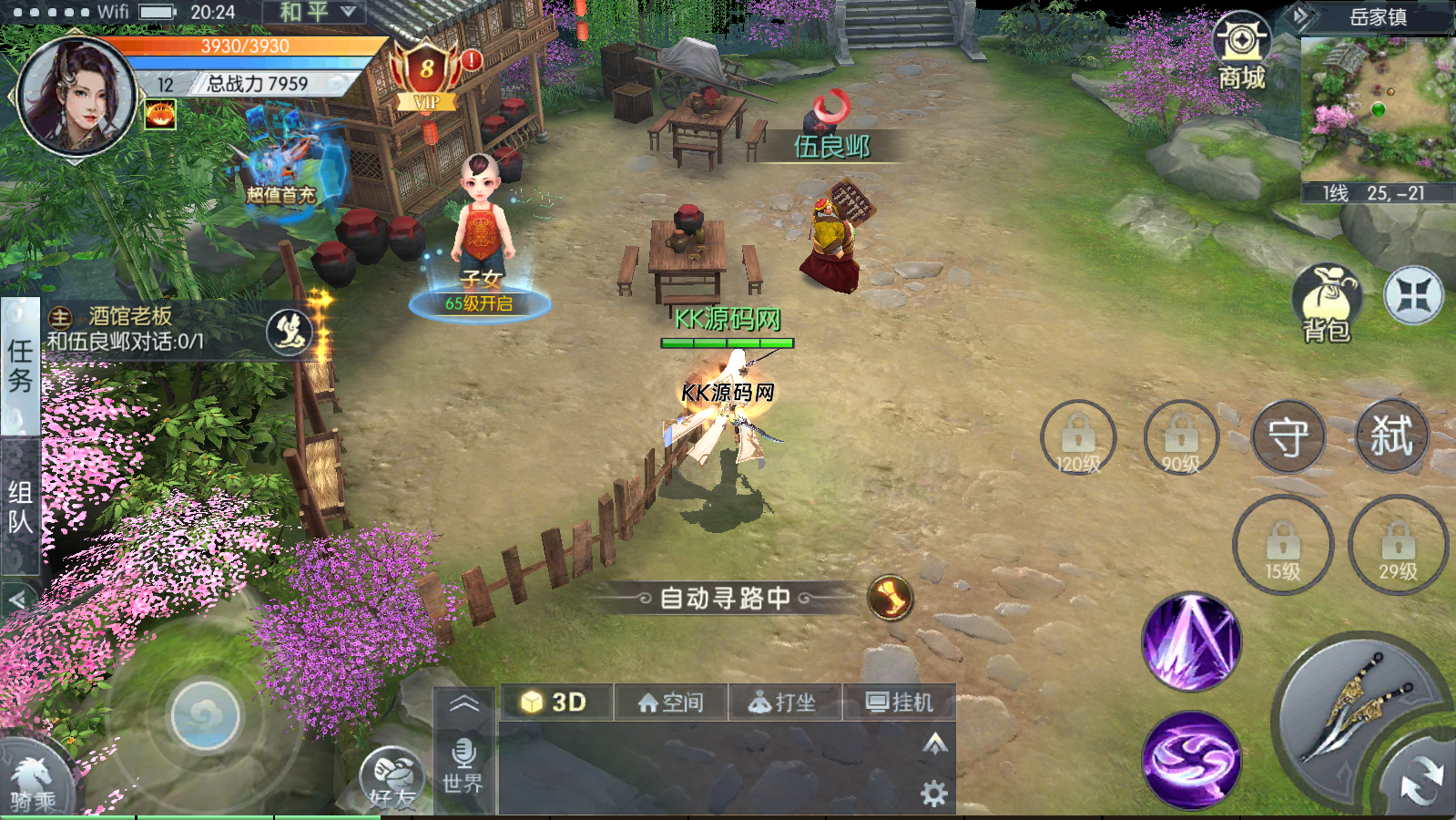The height and width of the screenshot is (820, 1456).
Task: Switch to the 任务 tab
Action: (20, 364)
